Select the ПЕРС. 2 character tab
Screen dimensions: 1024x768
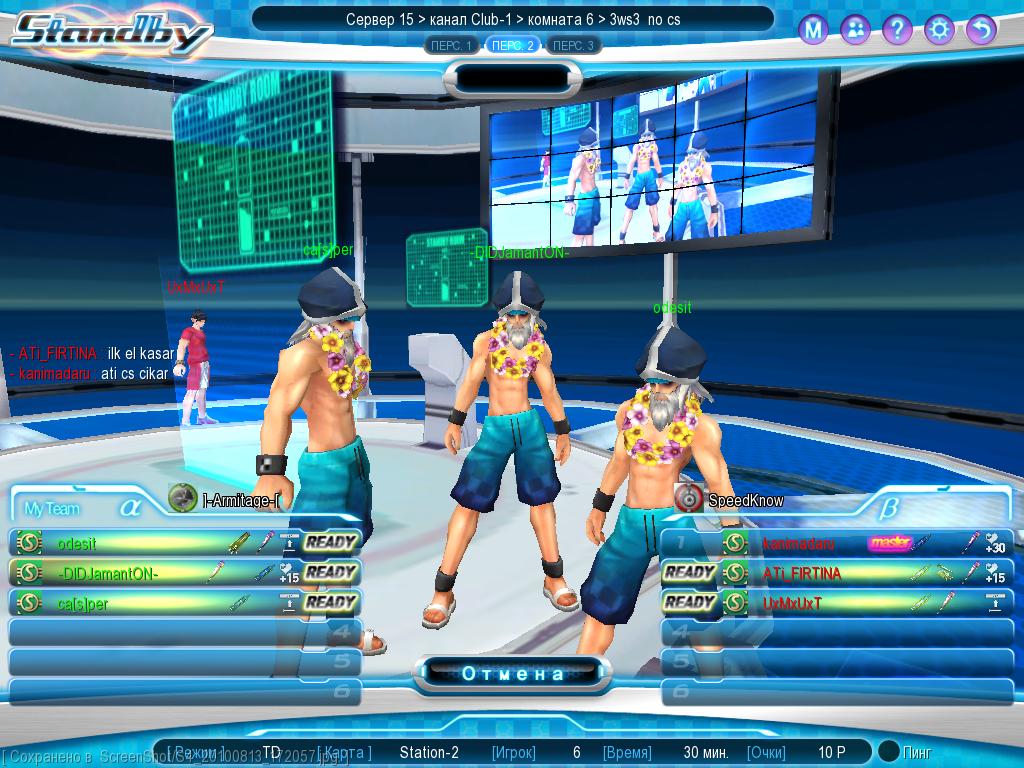[x=513, y=45]
